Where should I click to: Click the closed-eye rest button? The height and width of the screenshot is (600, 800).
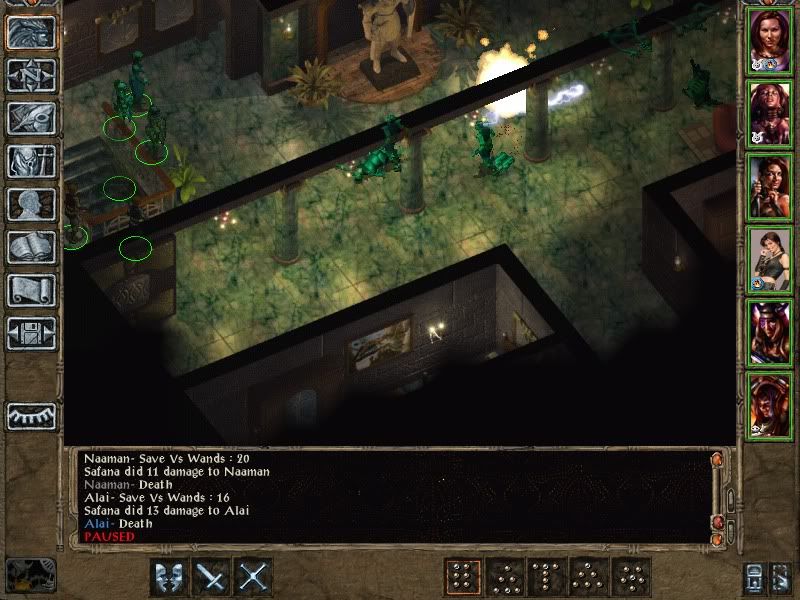pos(31,416)
